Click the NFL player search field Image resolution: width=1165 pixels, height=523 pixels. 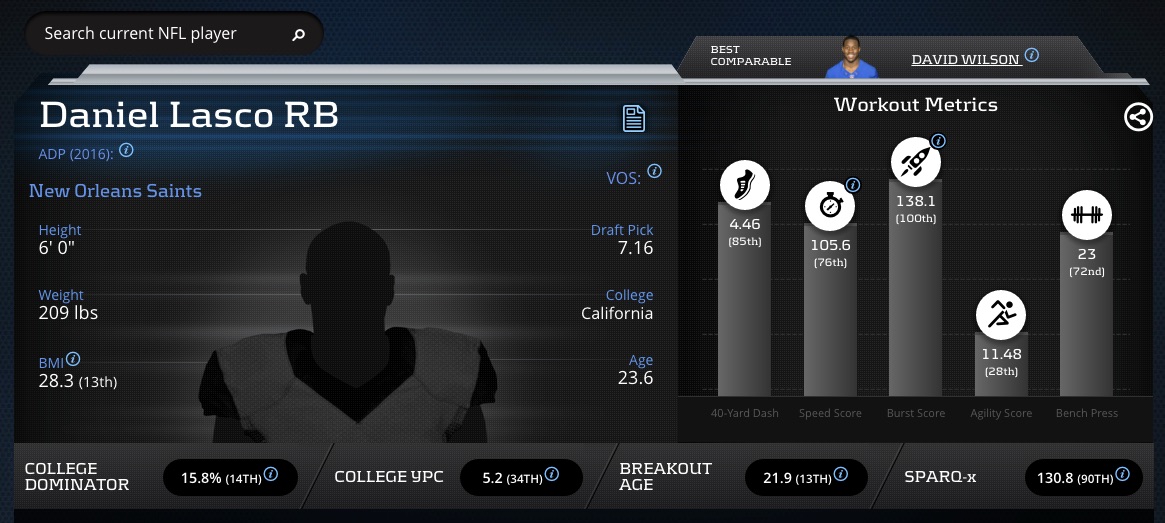tap(160, 34)
